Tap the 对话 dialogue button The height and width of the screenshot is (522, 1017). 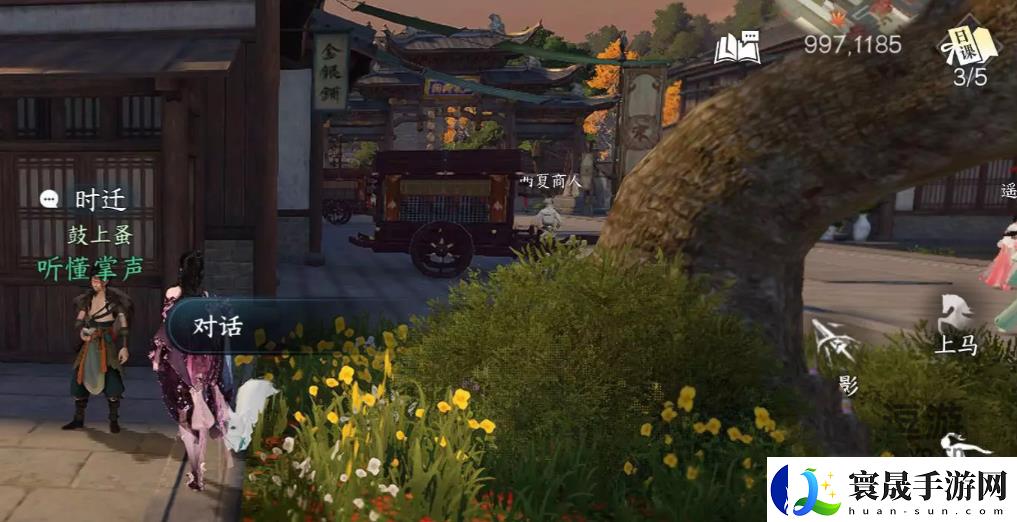(218, 327)
